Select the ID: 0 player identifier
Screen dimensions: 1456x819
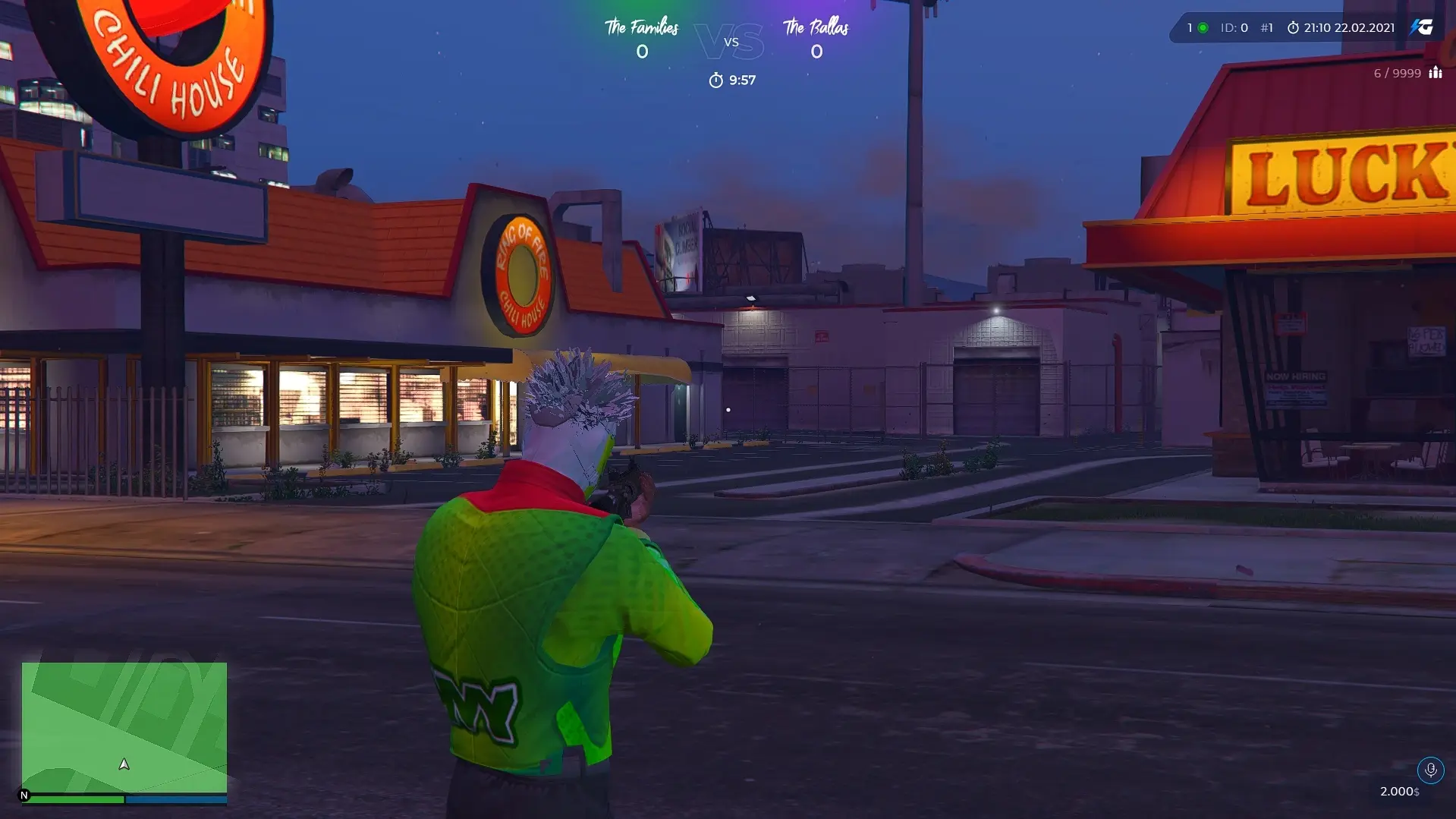tap(1234, 27)
